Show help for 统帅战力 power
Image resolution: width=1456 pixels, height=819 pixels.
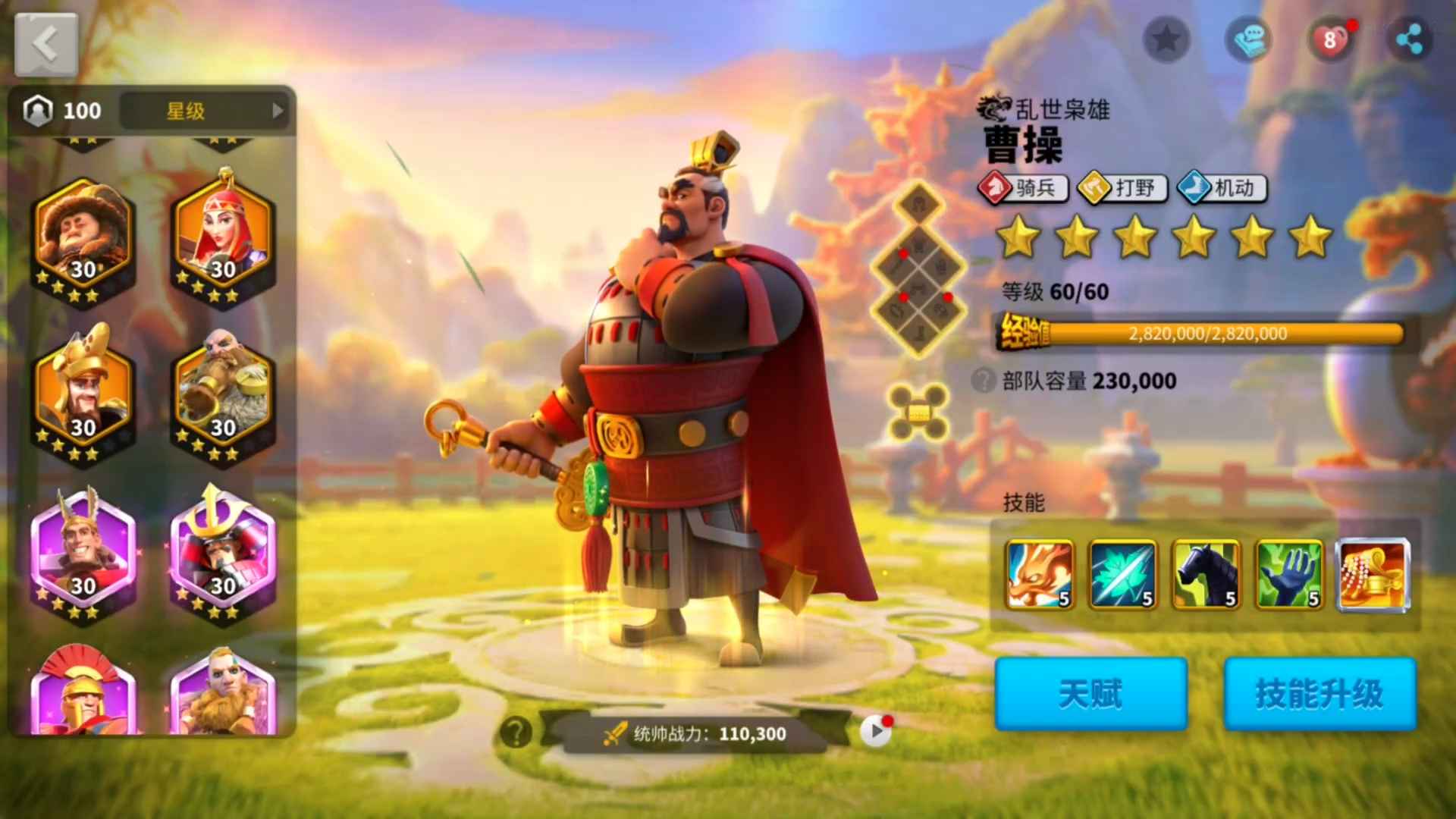pyautogui.click(x=516, y=733)
